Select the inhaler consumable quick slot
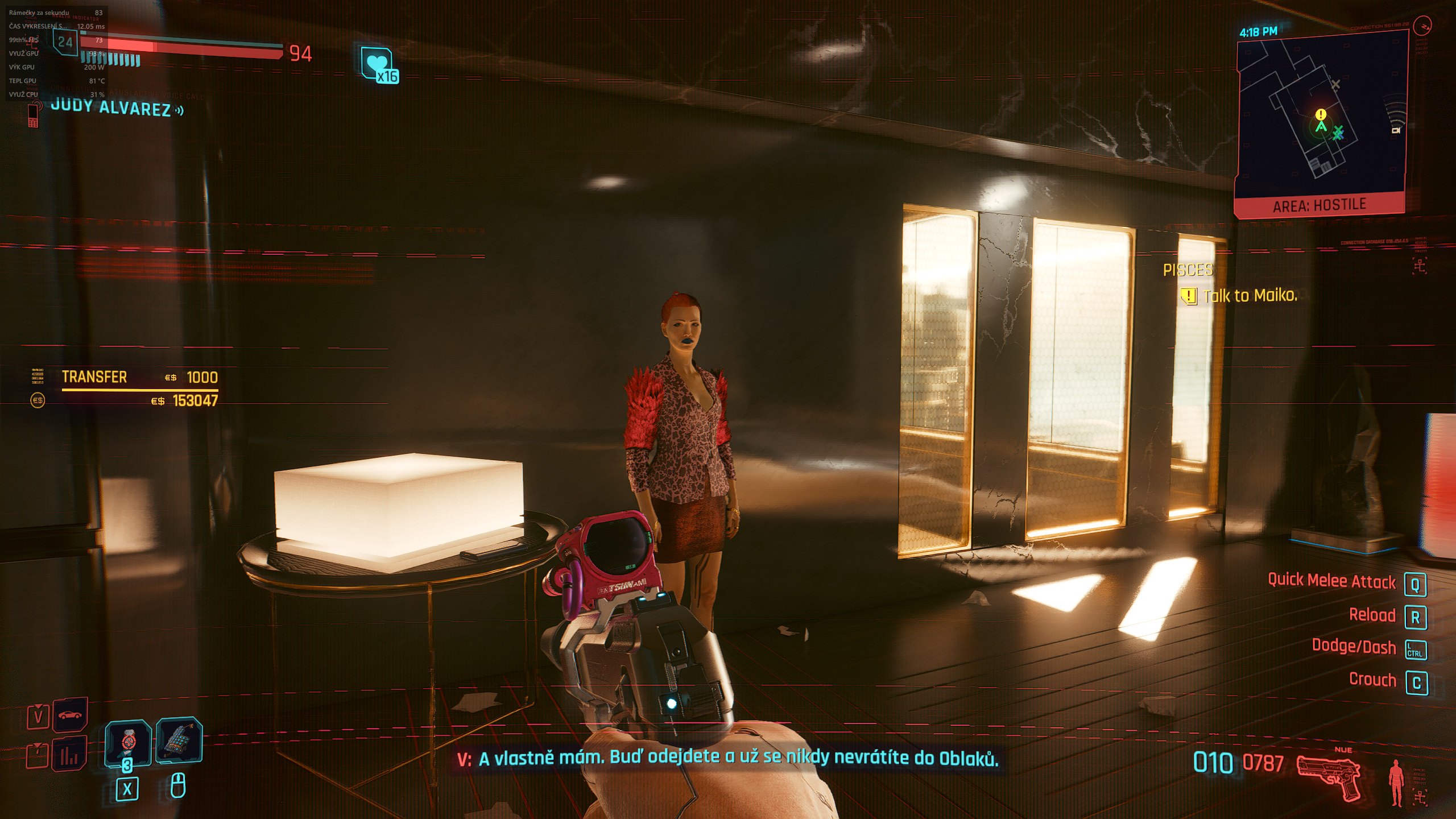 [127, 742]
